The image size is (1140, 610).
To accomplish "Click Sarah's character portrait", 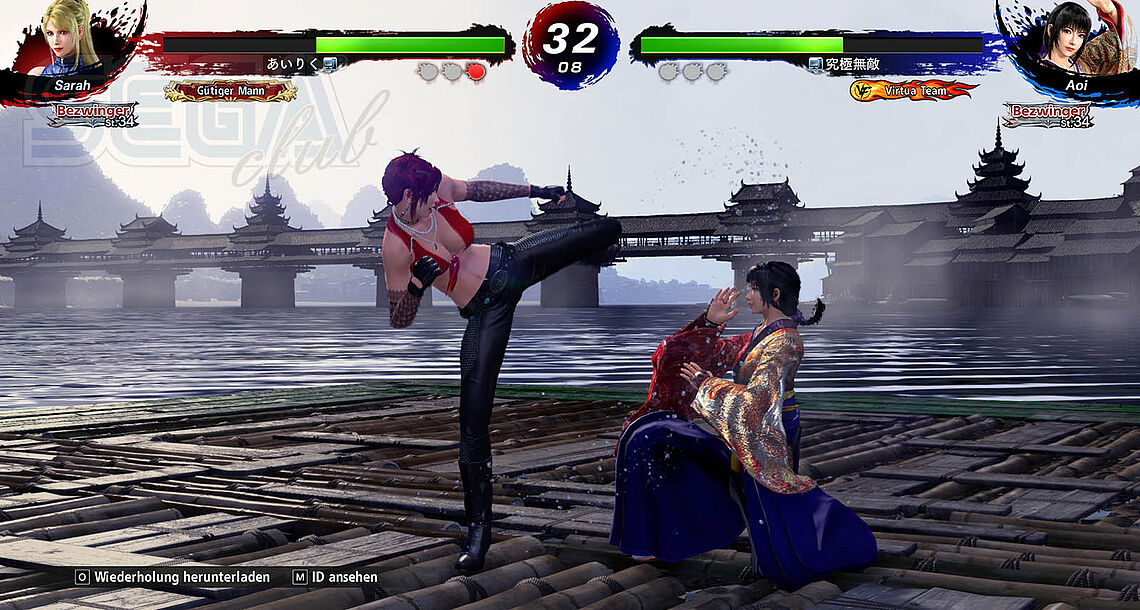I will 72,40.
